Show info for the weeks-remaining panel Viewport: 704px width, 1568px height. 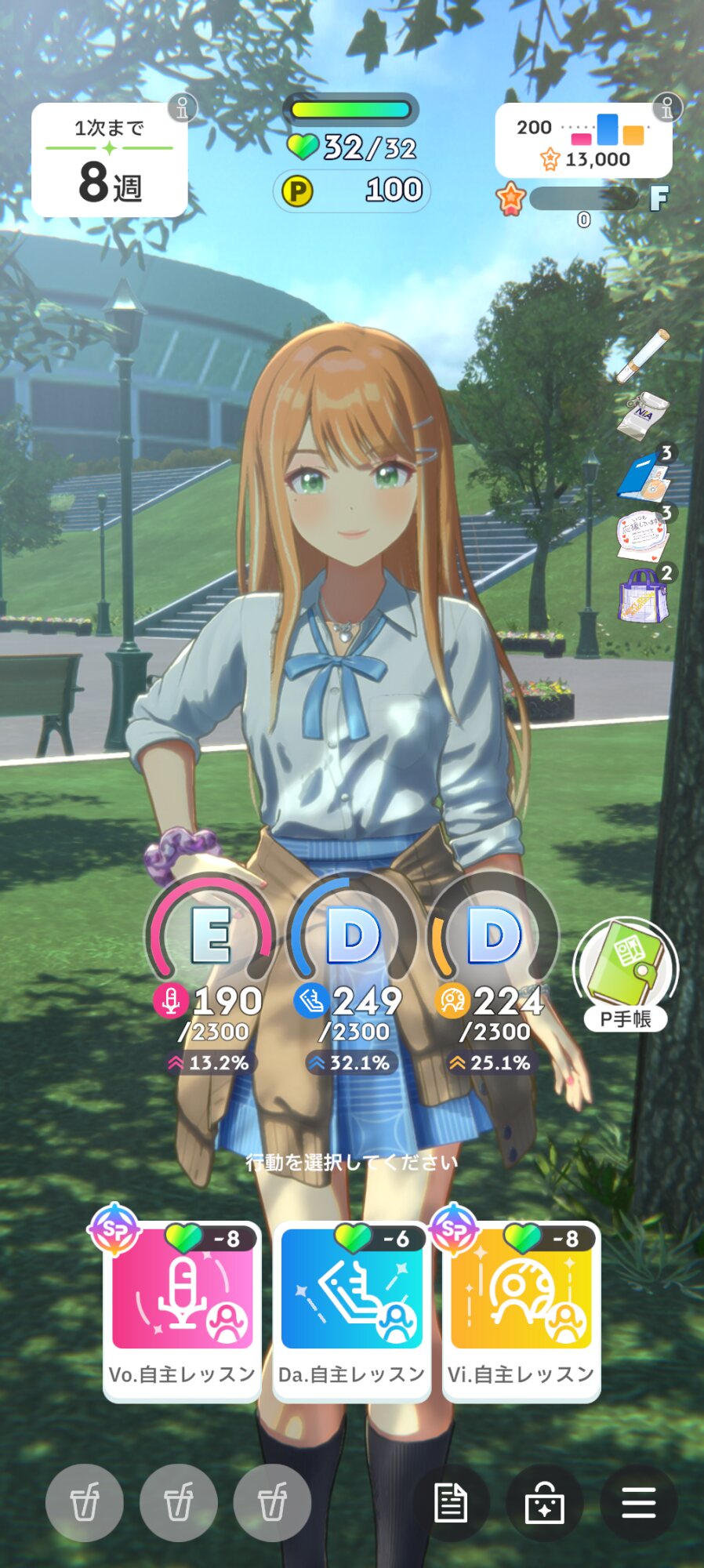point(182,107)
